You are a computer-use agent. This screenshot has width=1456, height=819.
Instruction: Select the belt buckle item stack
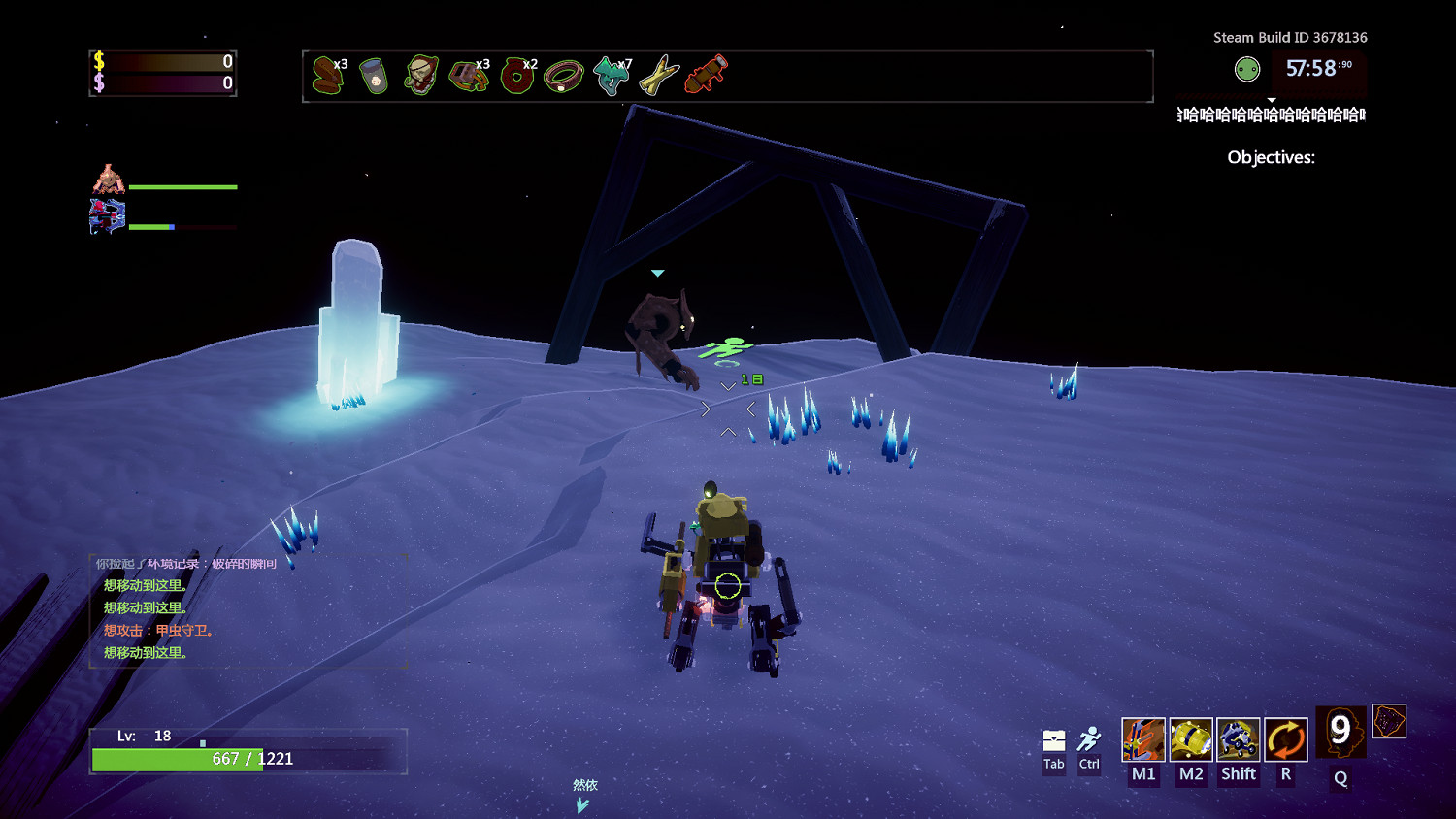(x=469, y=76)
